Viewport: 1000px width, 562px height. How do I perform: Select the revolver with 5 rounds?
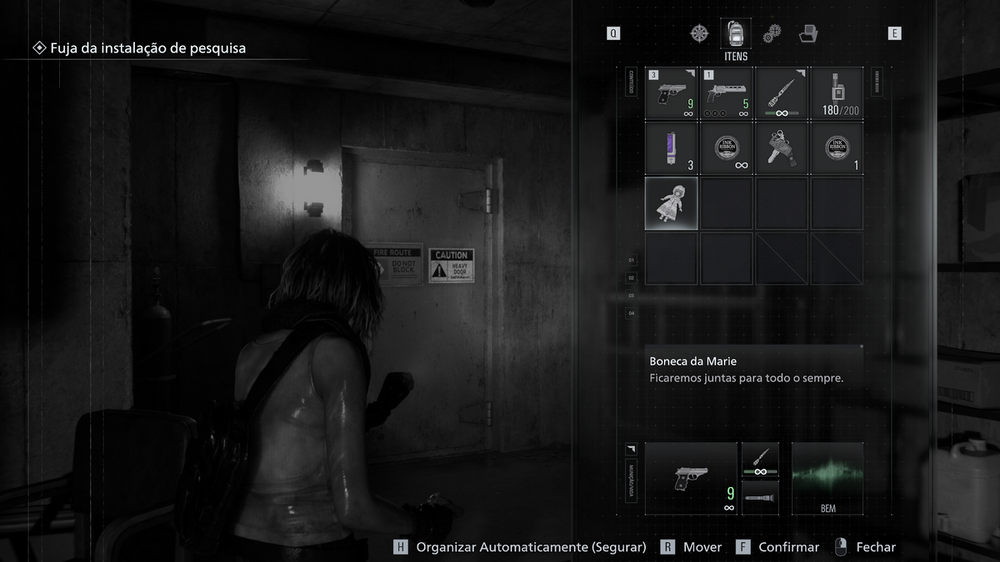(x=726, y=94)
